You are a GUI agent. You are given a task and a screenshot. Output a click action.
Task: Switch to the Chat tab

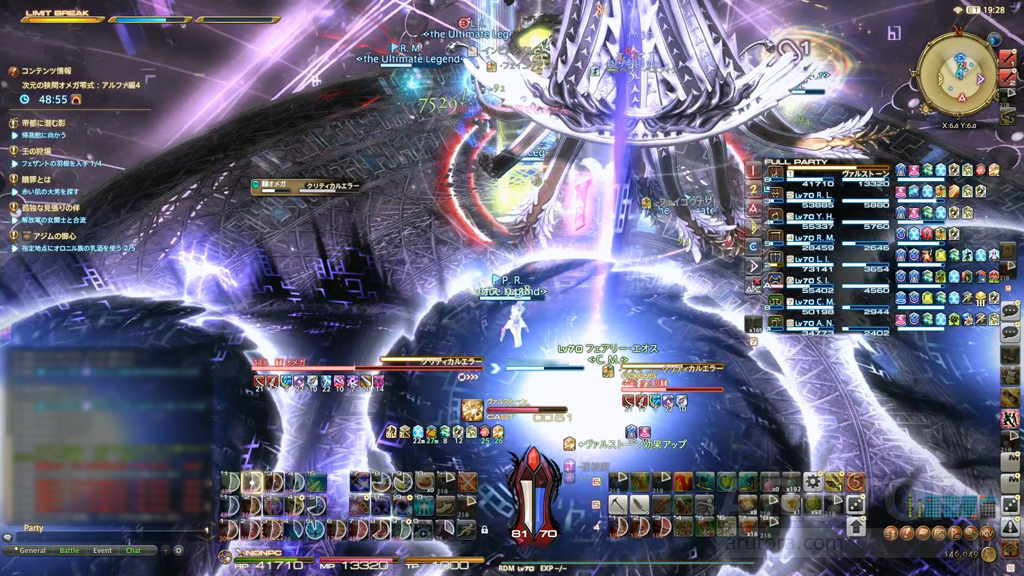tap(133, 550)
